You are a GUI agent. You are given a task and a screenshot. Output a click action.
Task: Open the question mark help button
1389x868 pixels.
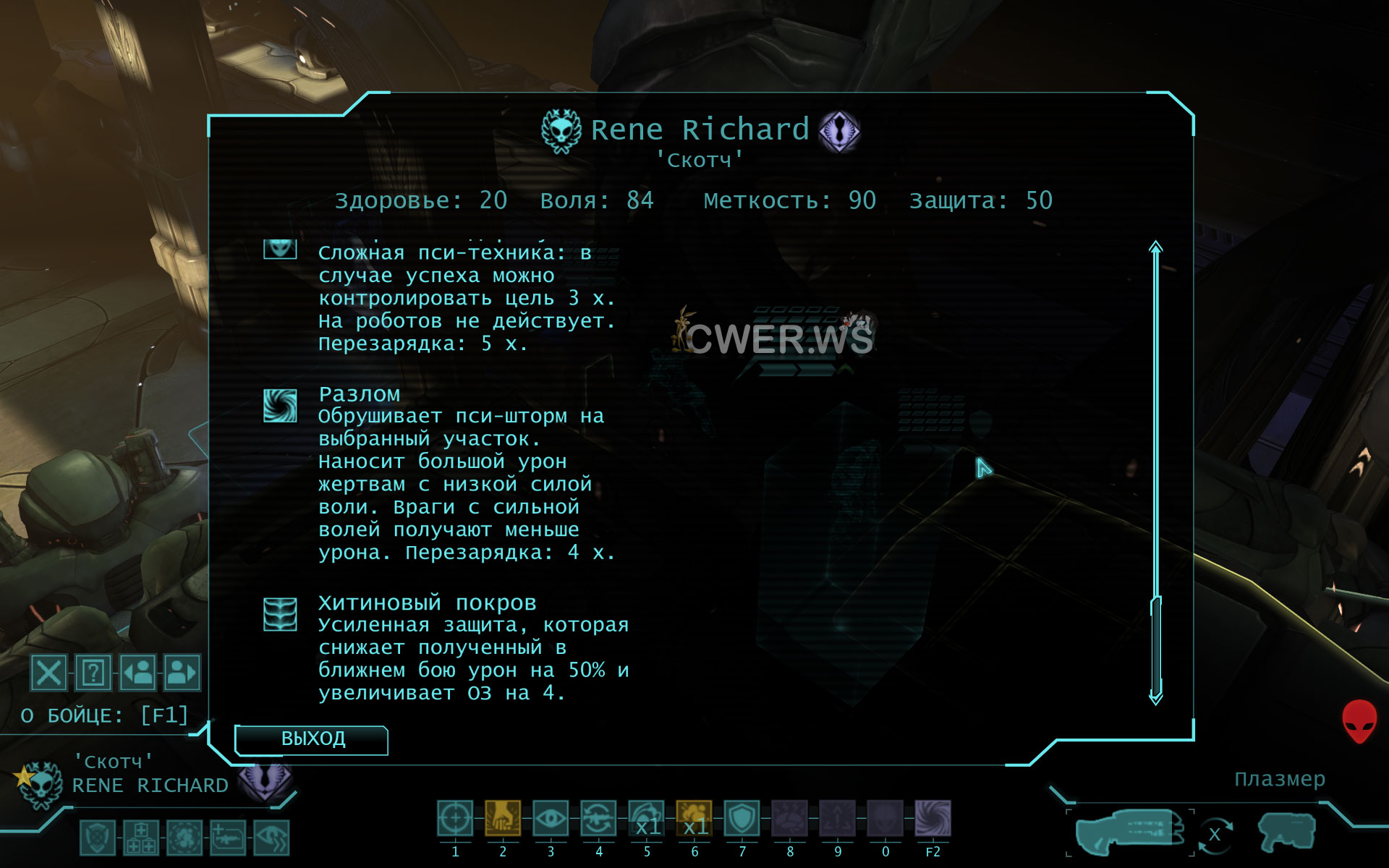93,673
